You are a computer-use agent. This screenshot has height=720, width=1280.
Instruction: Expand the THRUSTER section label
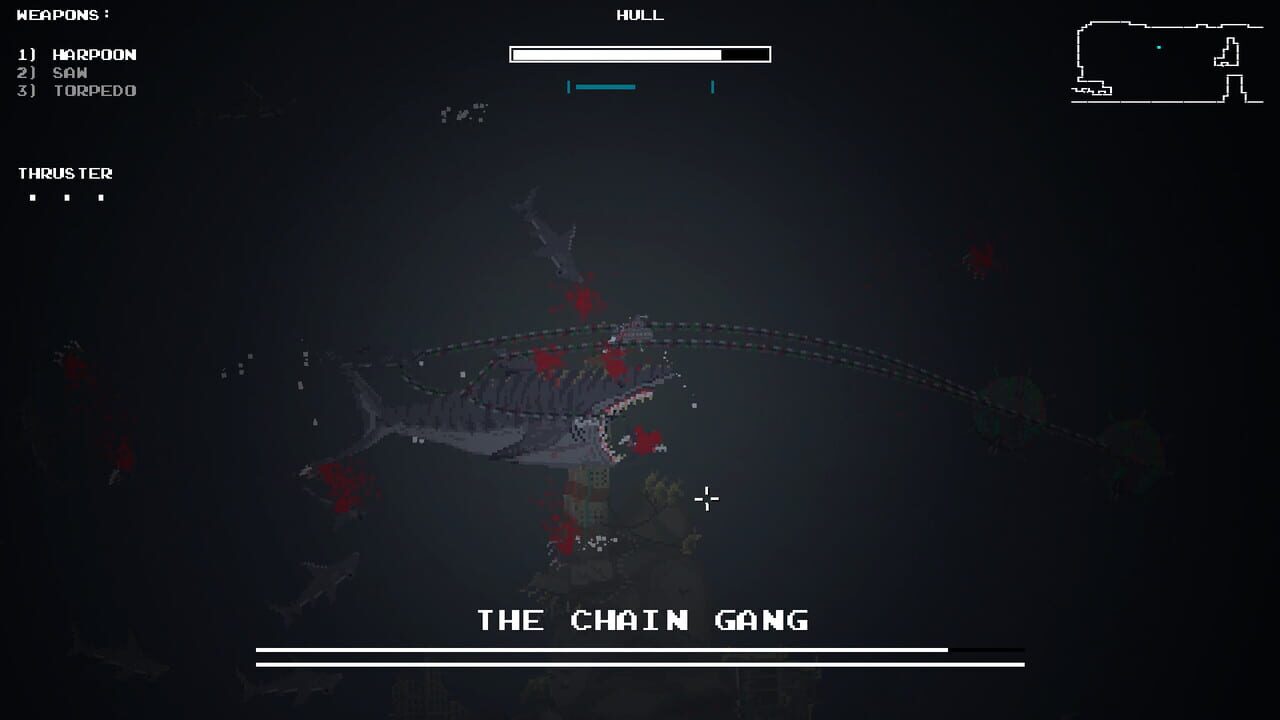[x=66, y=172]
